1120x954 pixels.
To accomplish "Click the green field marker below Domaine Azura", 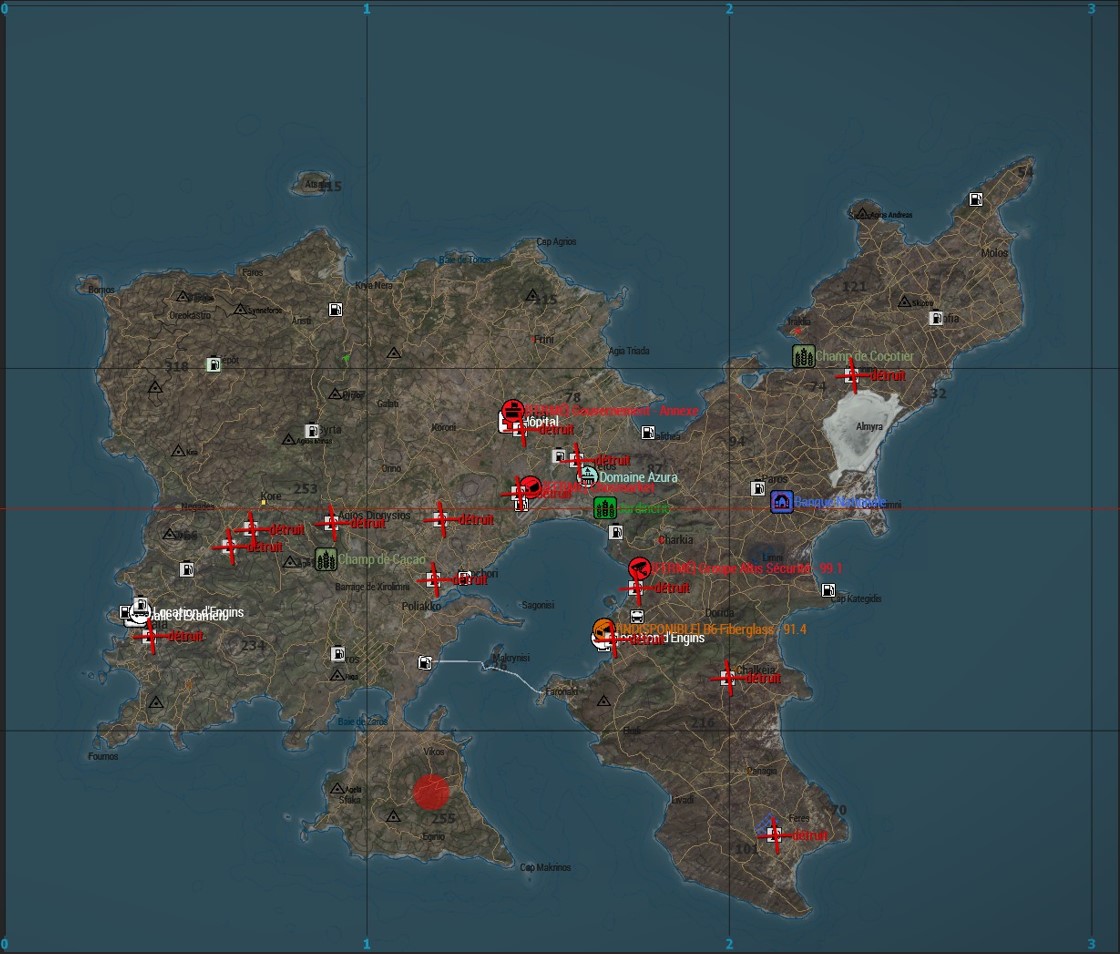I will 604,508.
